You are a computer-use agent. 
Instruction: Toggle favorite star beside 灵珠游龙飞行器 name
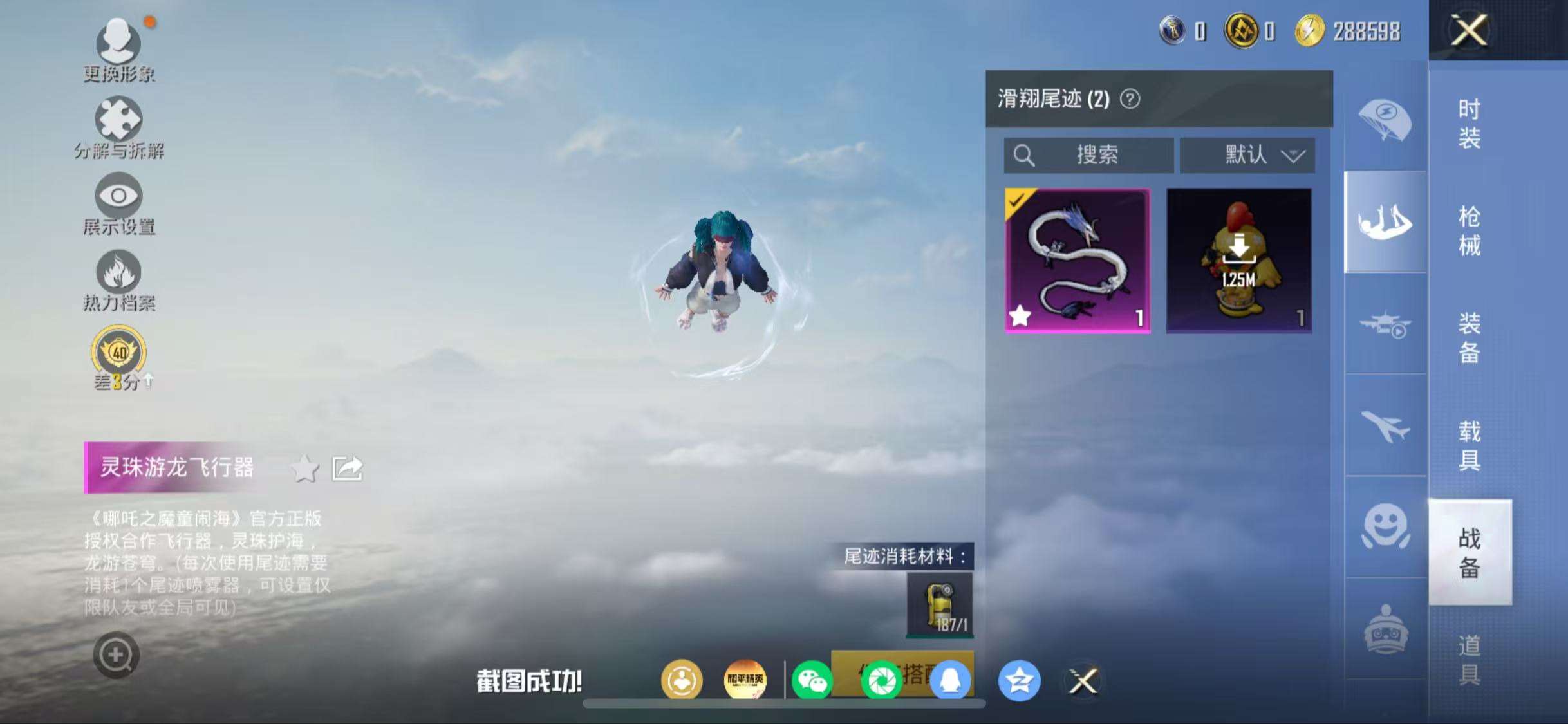(304, 469)
